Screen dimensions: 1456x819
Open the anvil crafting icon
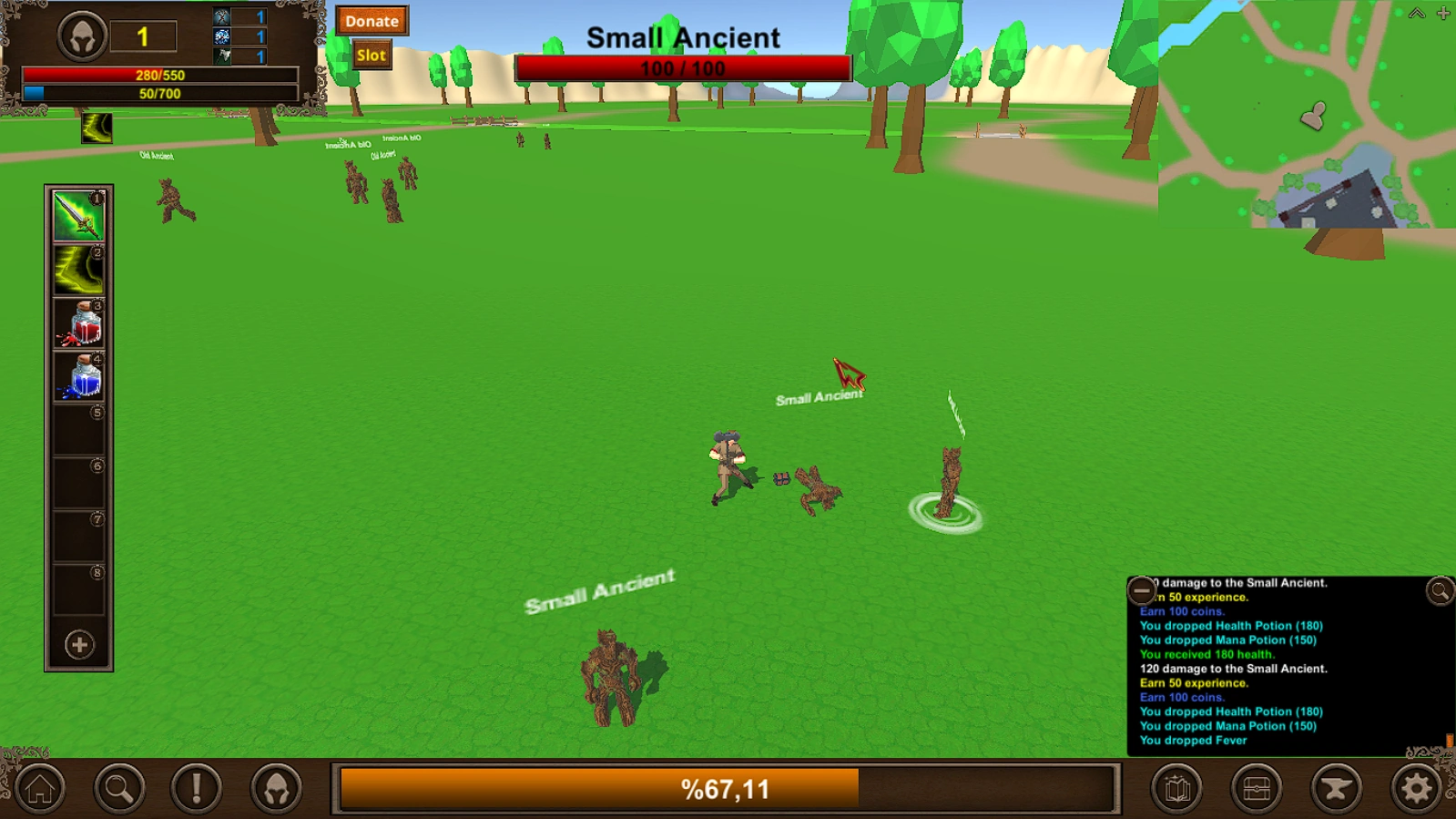1336,789
